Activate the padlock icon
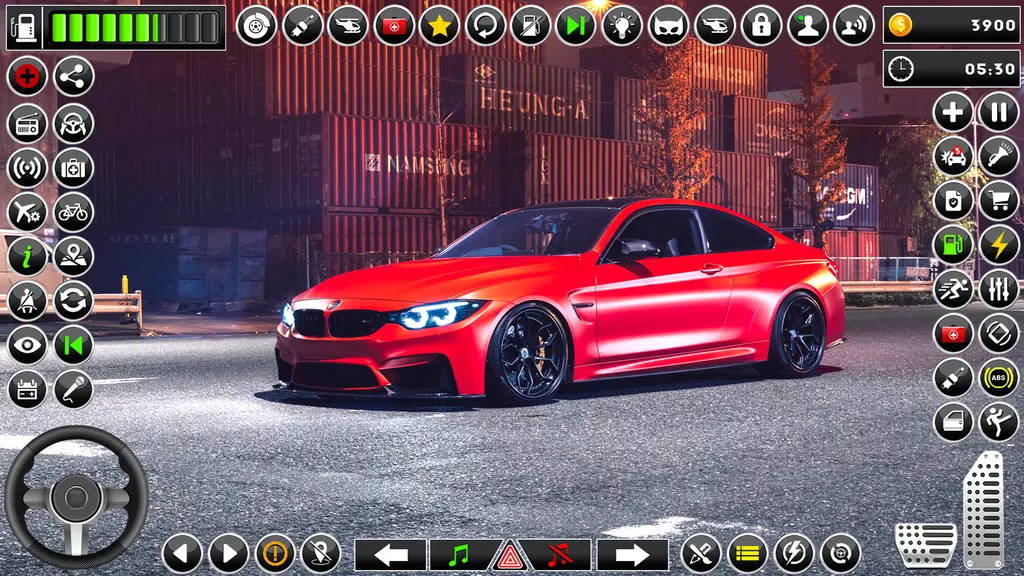This screenshot has height=576, width=1024. click(x=760, y=25)
